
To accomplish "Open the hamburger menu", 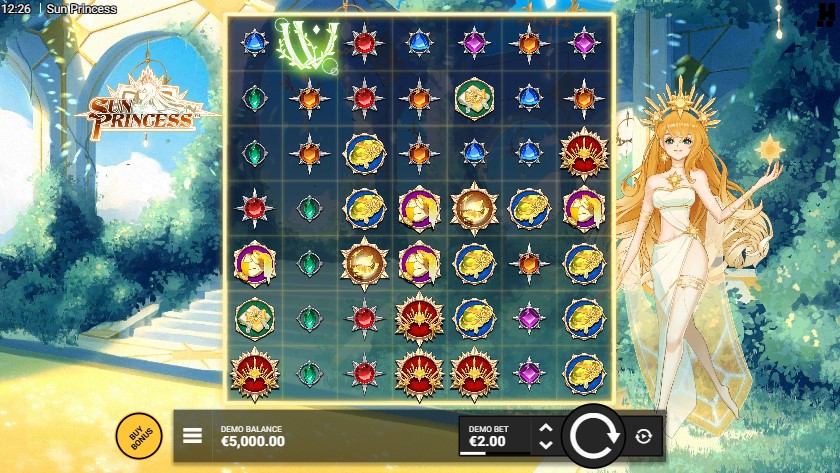I will click(193, 436).
